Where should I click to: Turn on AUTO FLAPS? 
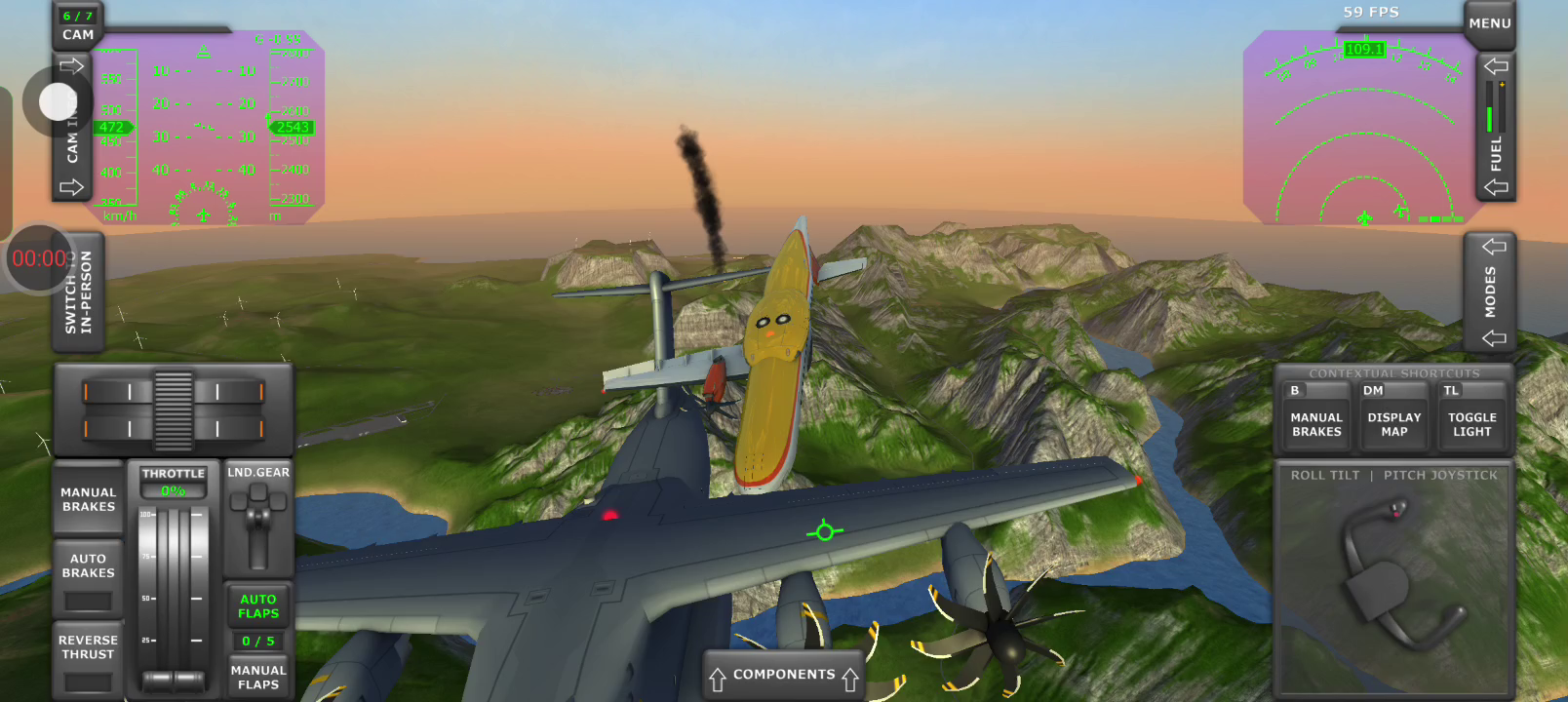click(x=258, y=606)
